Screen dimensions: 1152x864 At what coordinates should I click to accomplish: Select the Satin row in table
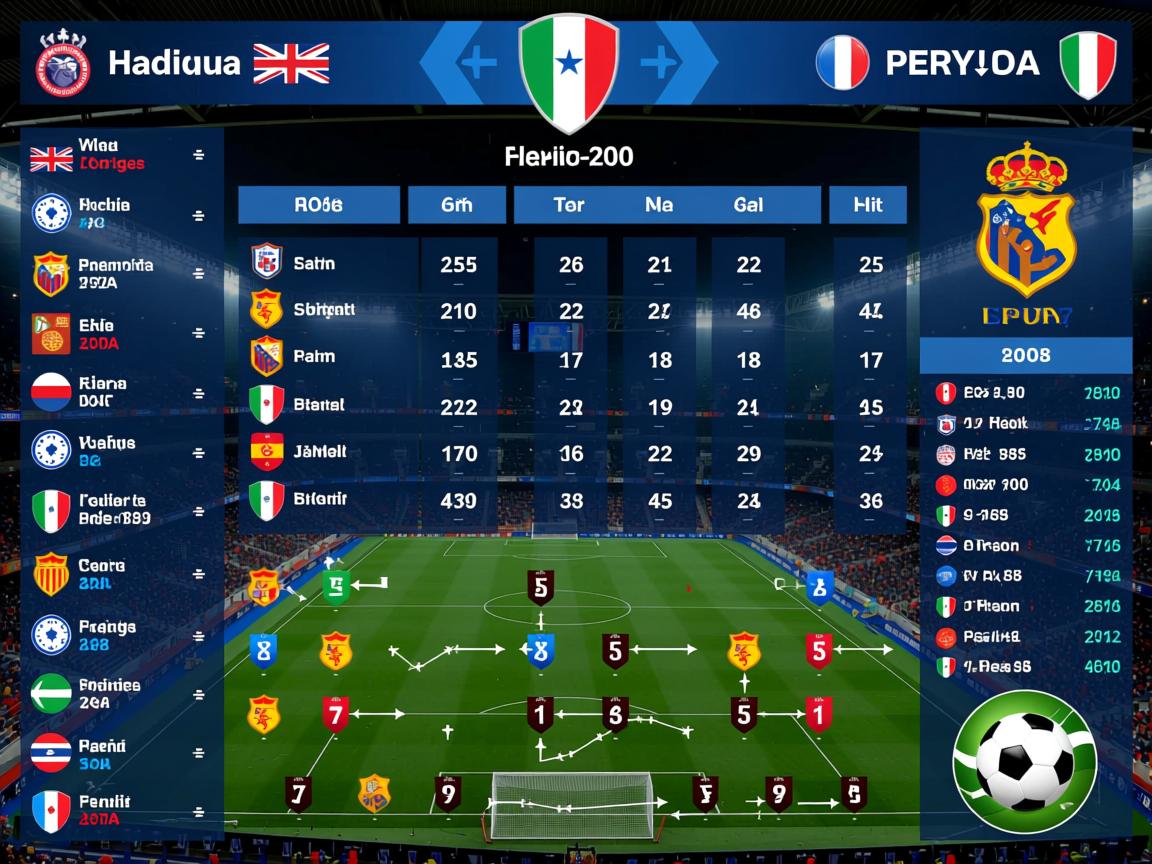click(x=314, y=264)
